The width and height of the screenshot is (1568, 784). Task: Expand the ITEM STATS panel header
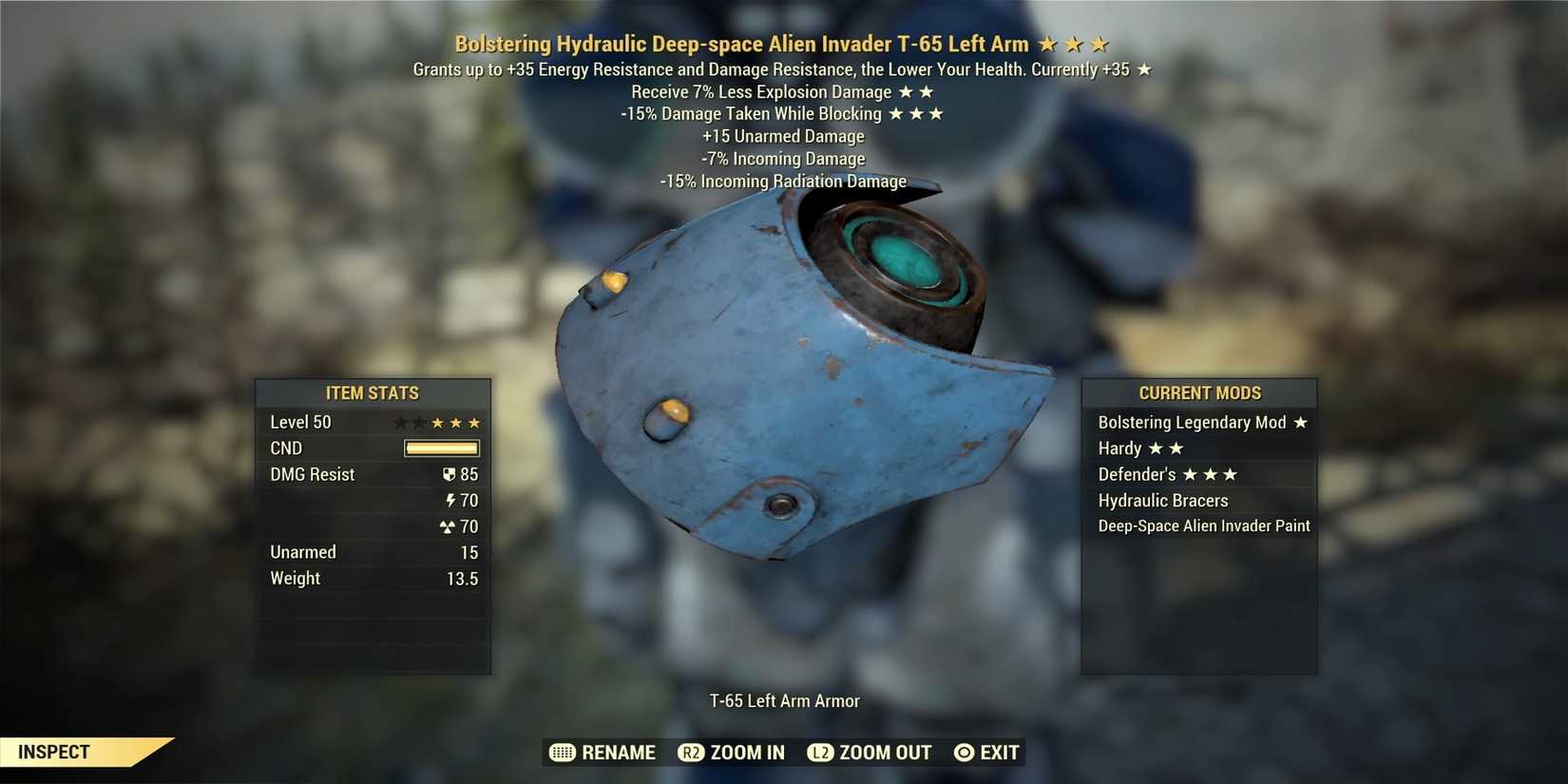coord(373,392)
